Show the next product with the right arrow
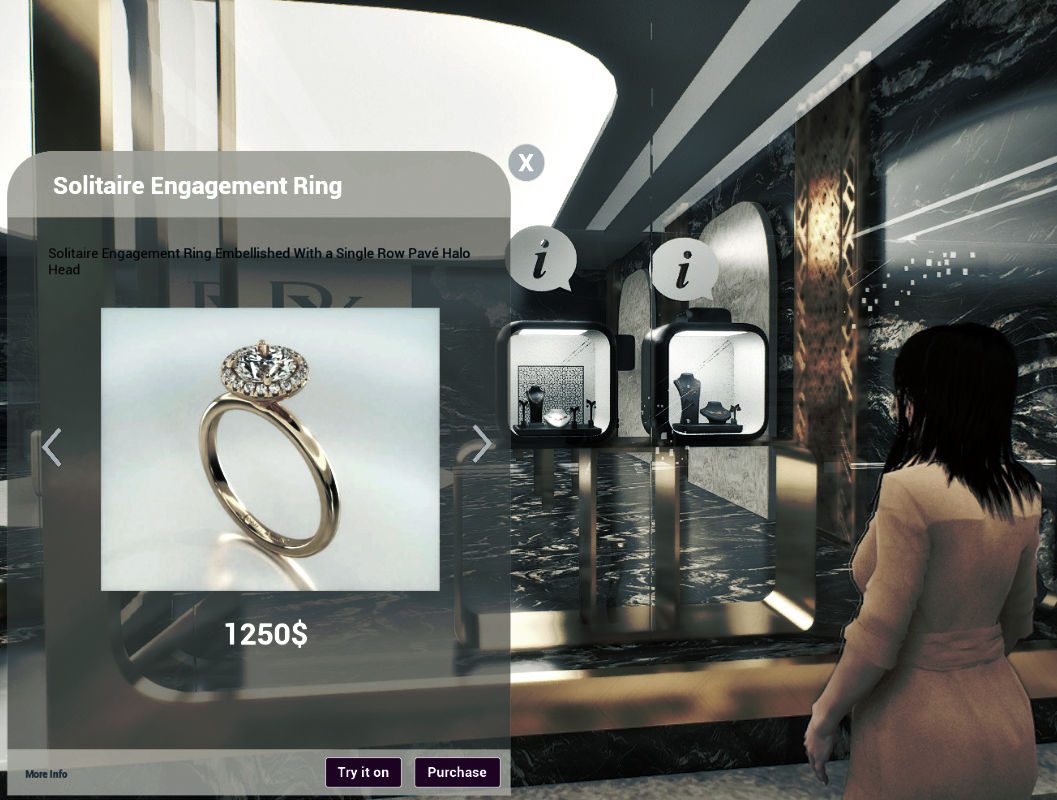Image resolution: width=1057 pixels, height=800 pixels. pyautogui.click(x=482, y=444)
